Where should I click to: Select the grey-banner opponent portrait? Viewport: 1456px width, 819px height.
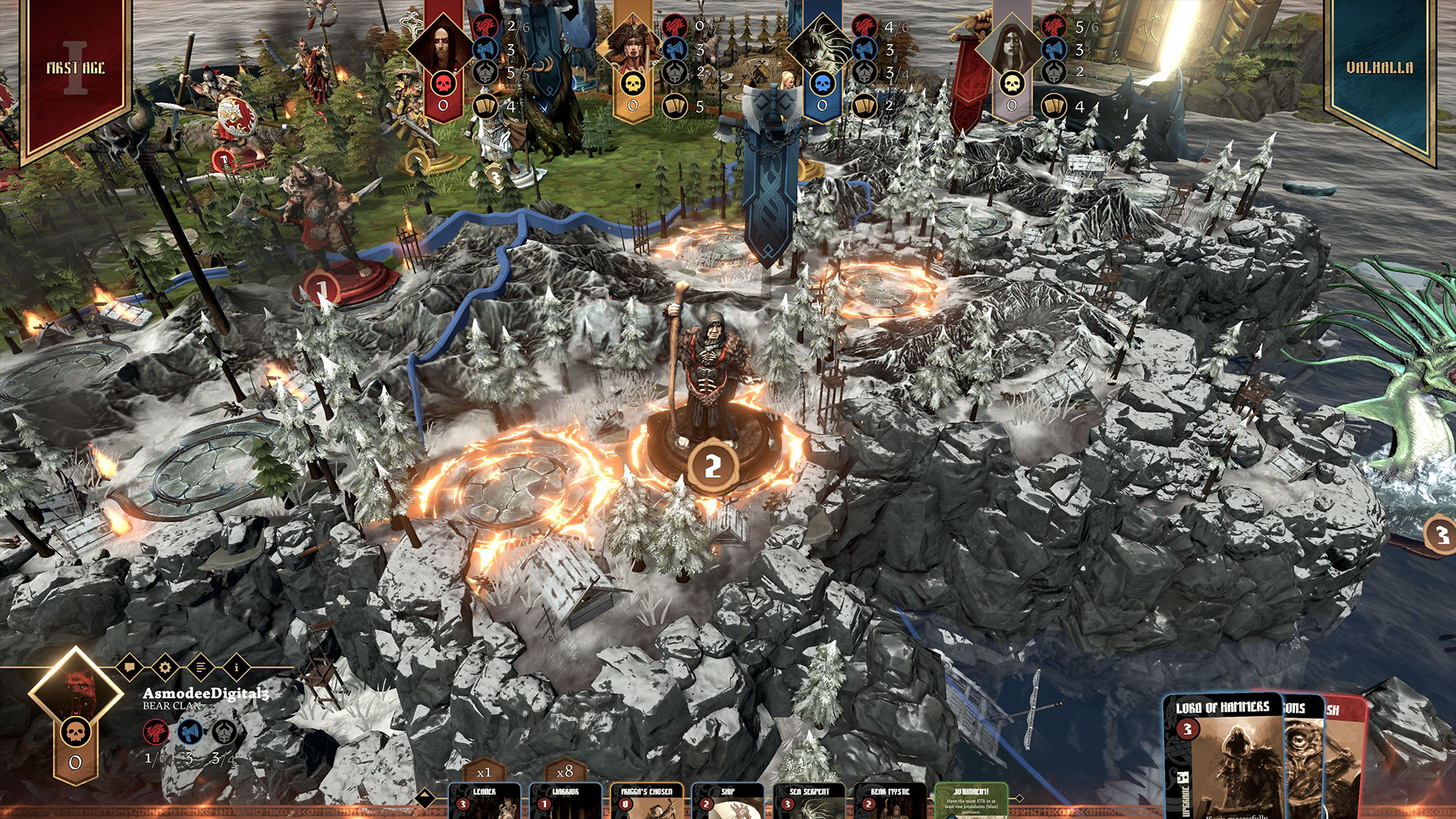point(1012,47)
